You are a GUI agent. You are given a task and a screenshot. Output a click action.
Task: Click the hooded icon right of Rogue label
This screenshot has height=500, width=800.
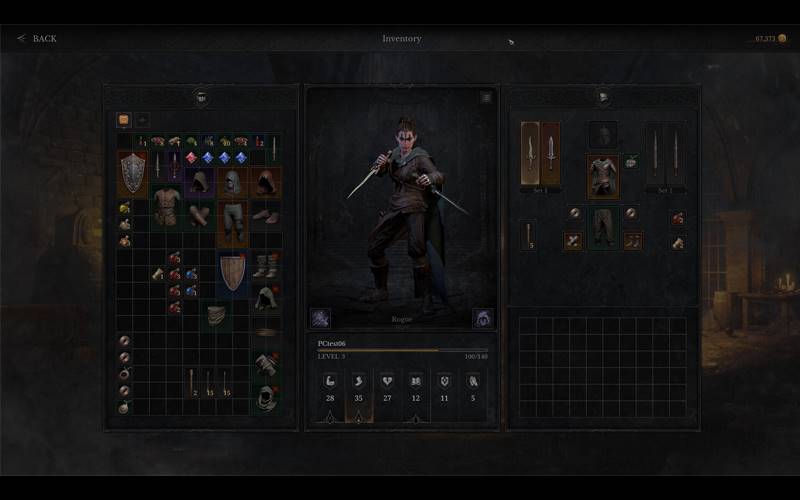(x=482, y=318)
